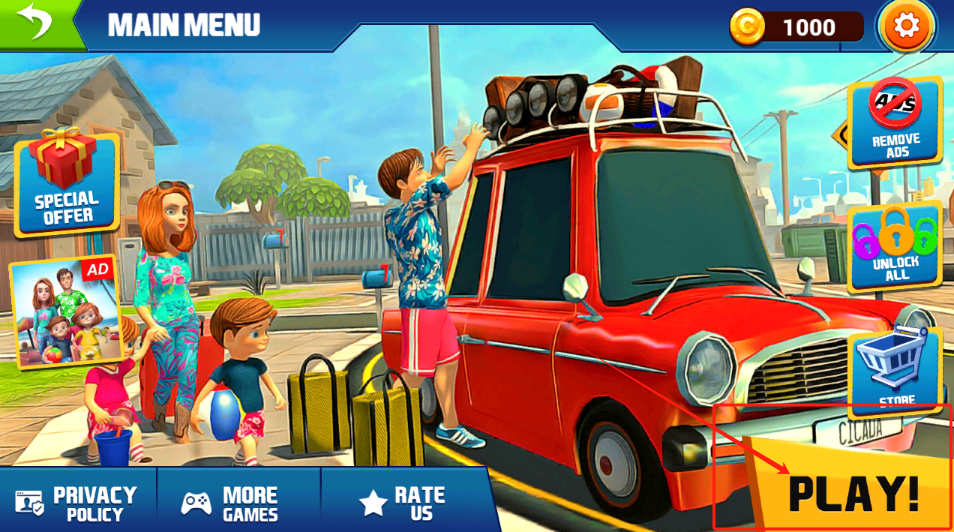The width and height of the screenshot is (954, 532).
Task: Click the Rate Us star button
Action: click(404, 502)
